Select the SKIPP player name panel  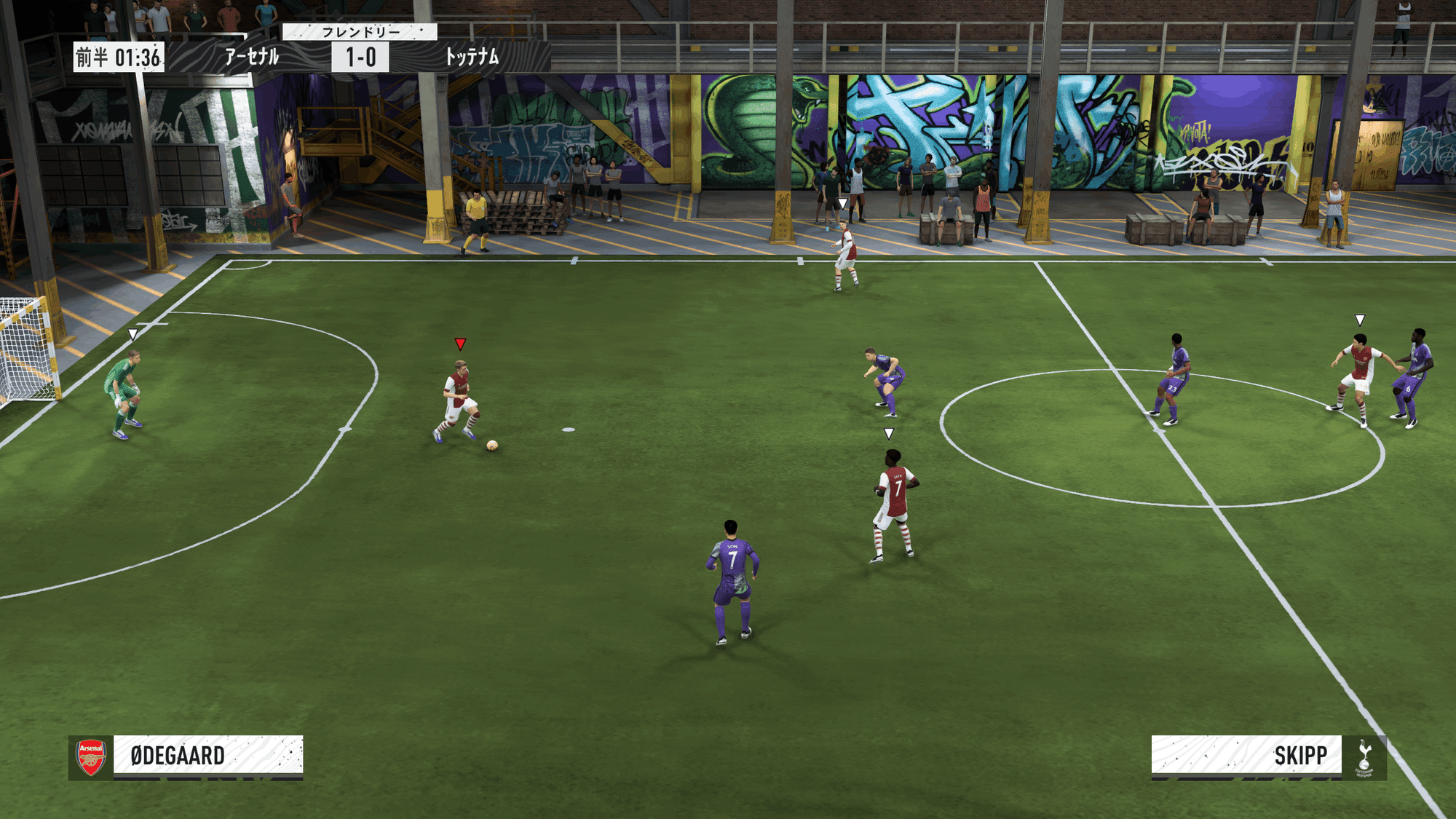click(1246, 755)
